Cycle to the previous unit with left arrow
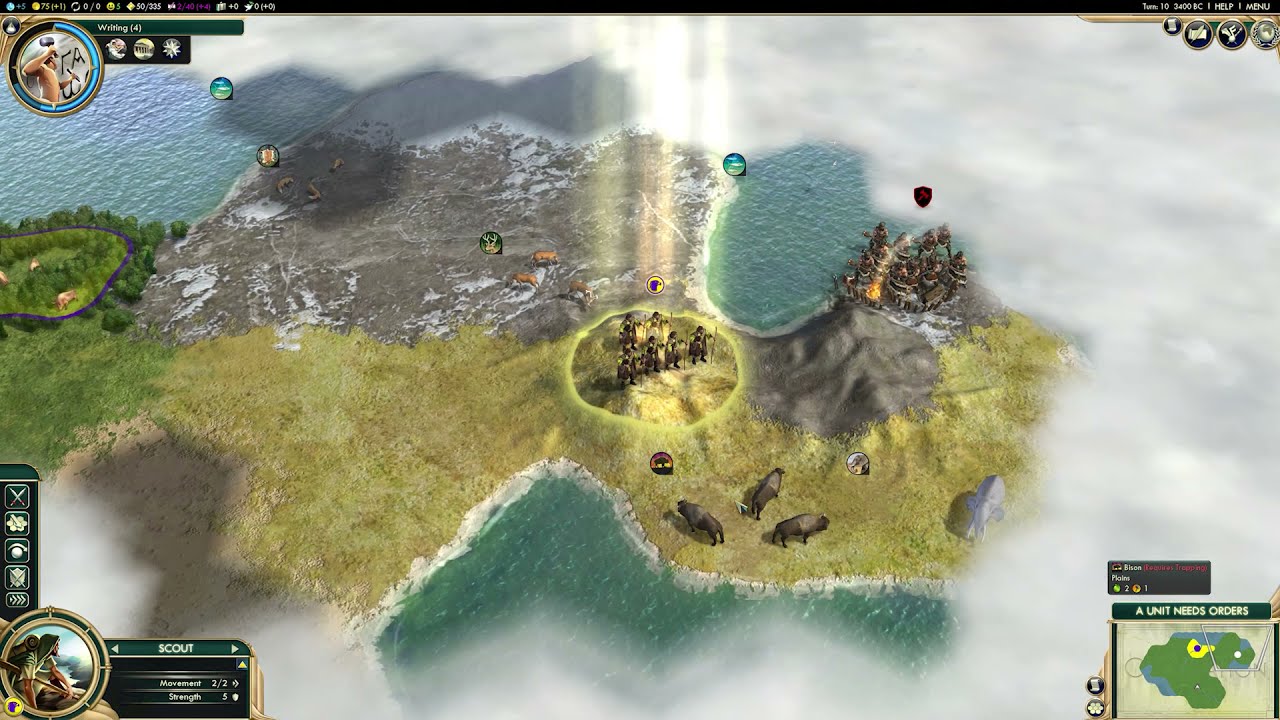 click(x=115, y=649)
